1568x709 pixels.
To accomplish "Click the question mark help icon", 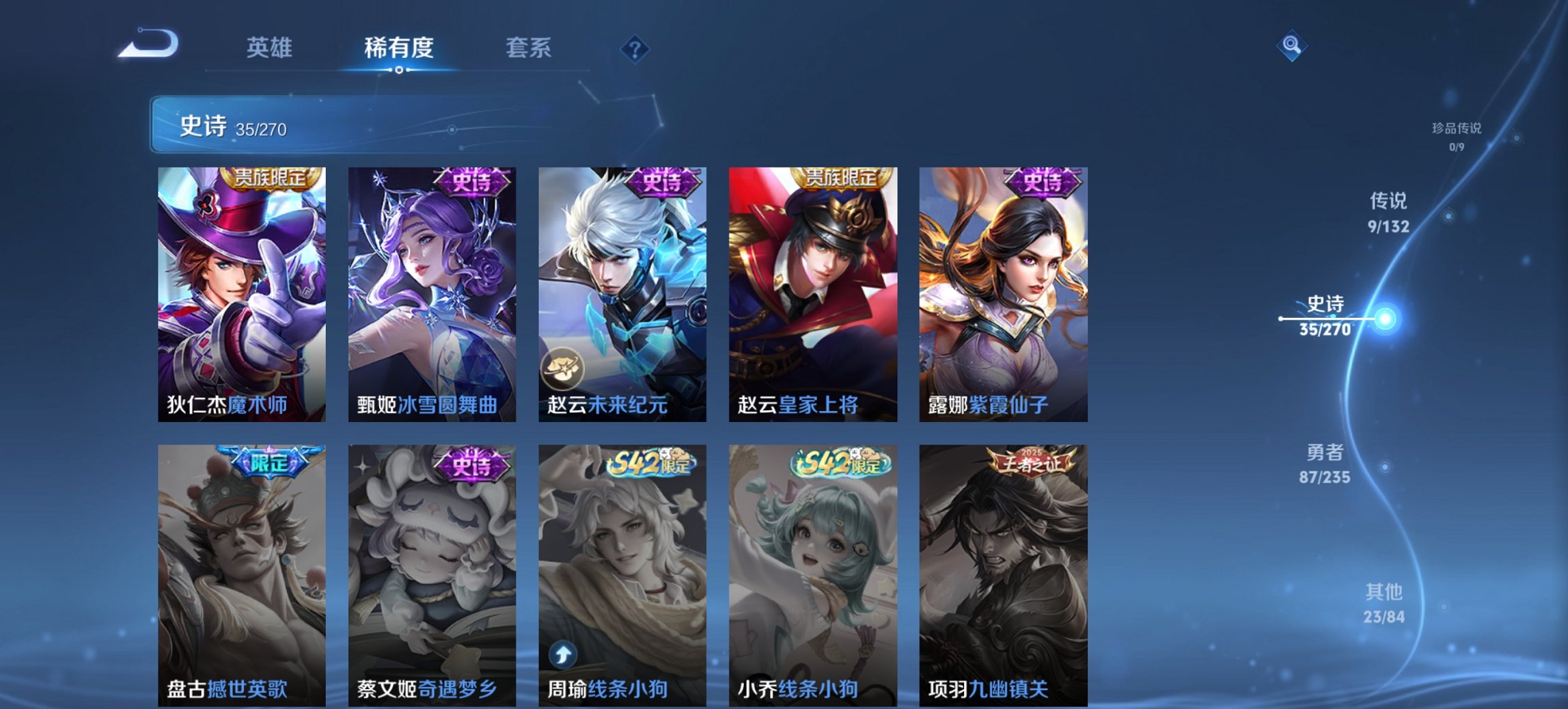I will pos(635,49).
